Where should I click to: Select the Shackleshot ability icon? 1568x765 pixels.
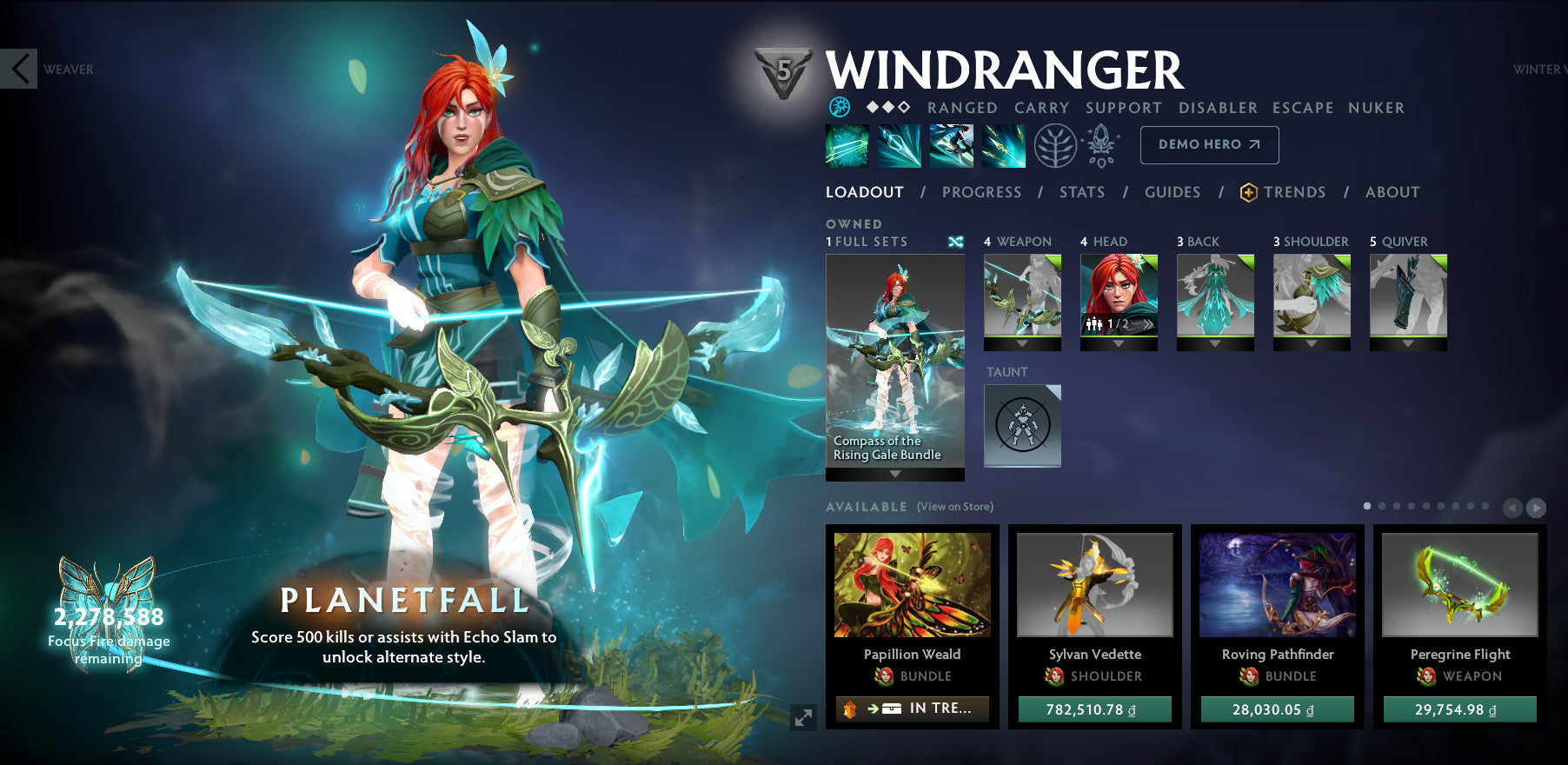[847, 146]
